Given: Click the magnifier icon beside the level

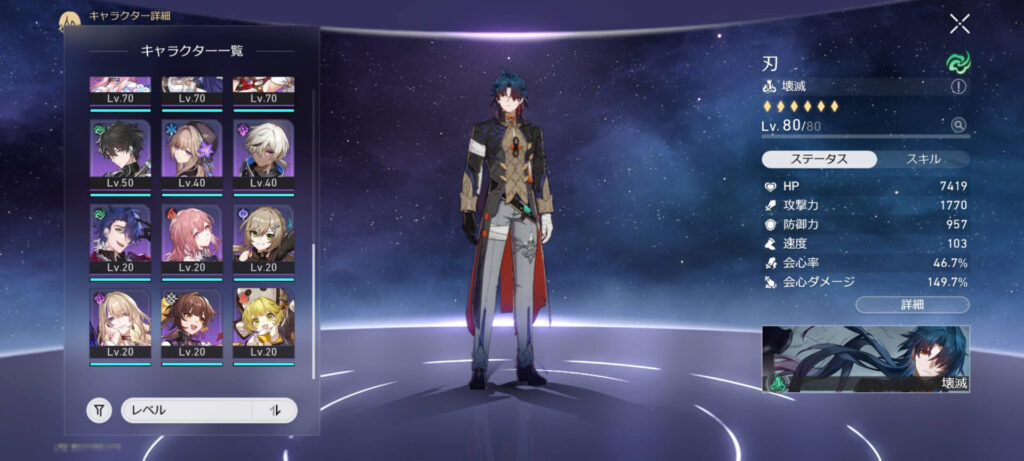Looking at the screenshot, I should coord(959,125).
